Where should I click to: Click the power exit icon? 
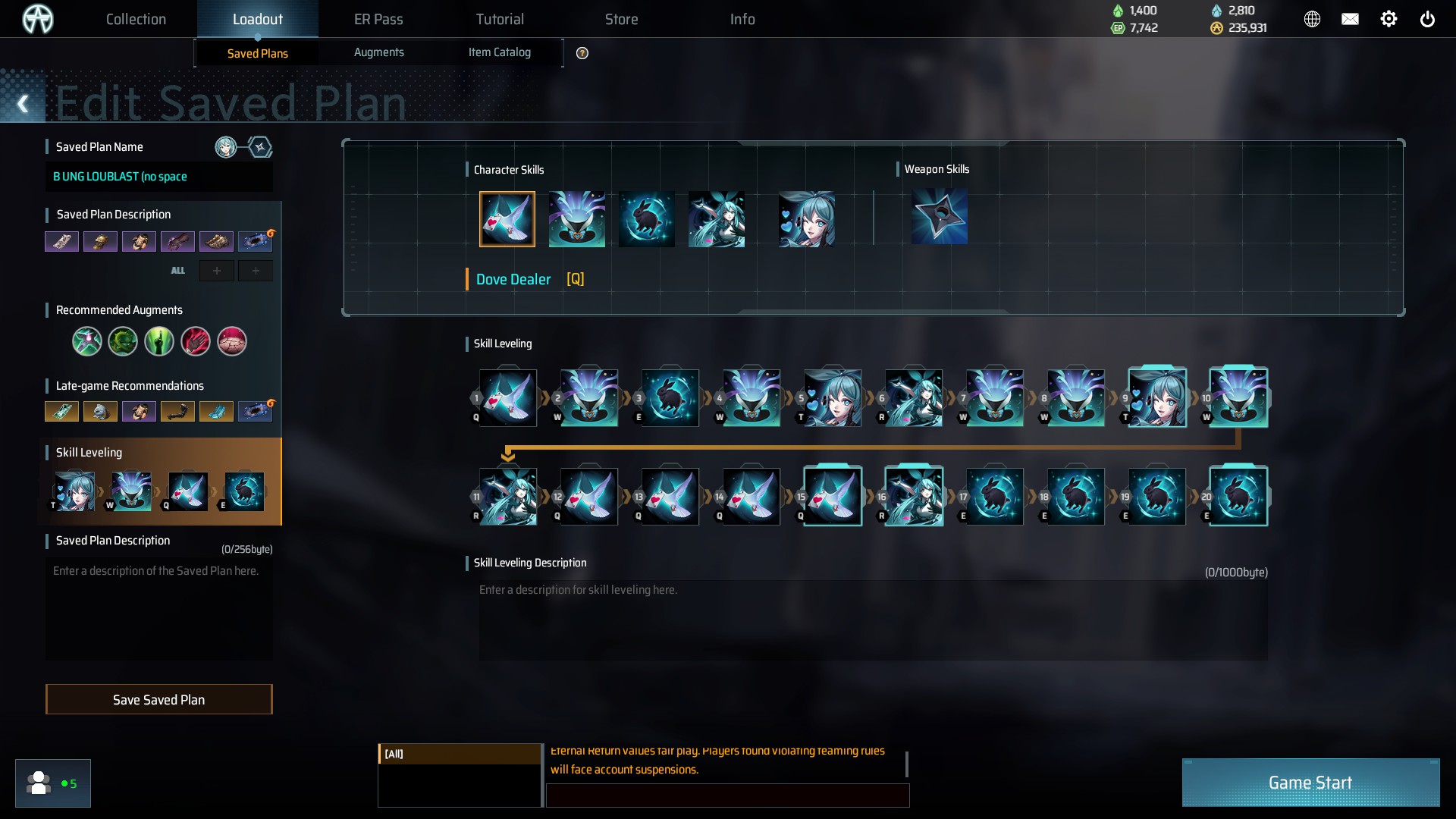[1427, 19]
